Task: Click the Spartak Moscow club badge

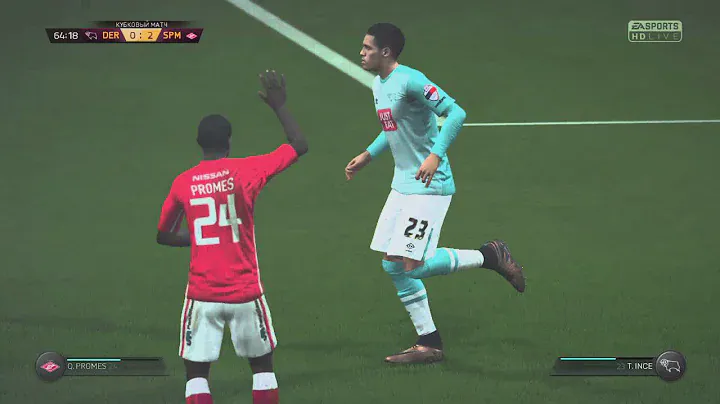Action: 50,366
